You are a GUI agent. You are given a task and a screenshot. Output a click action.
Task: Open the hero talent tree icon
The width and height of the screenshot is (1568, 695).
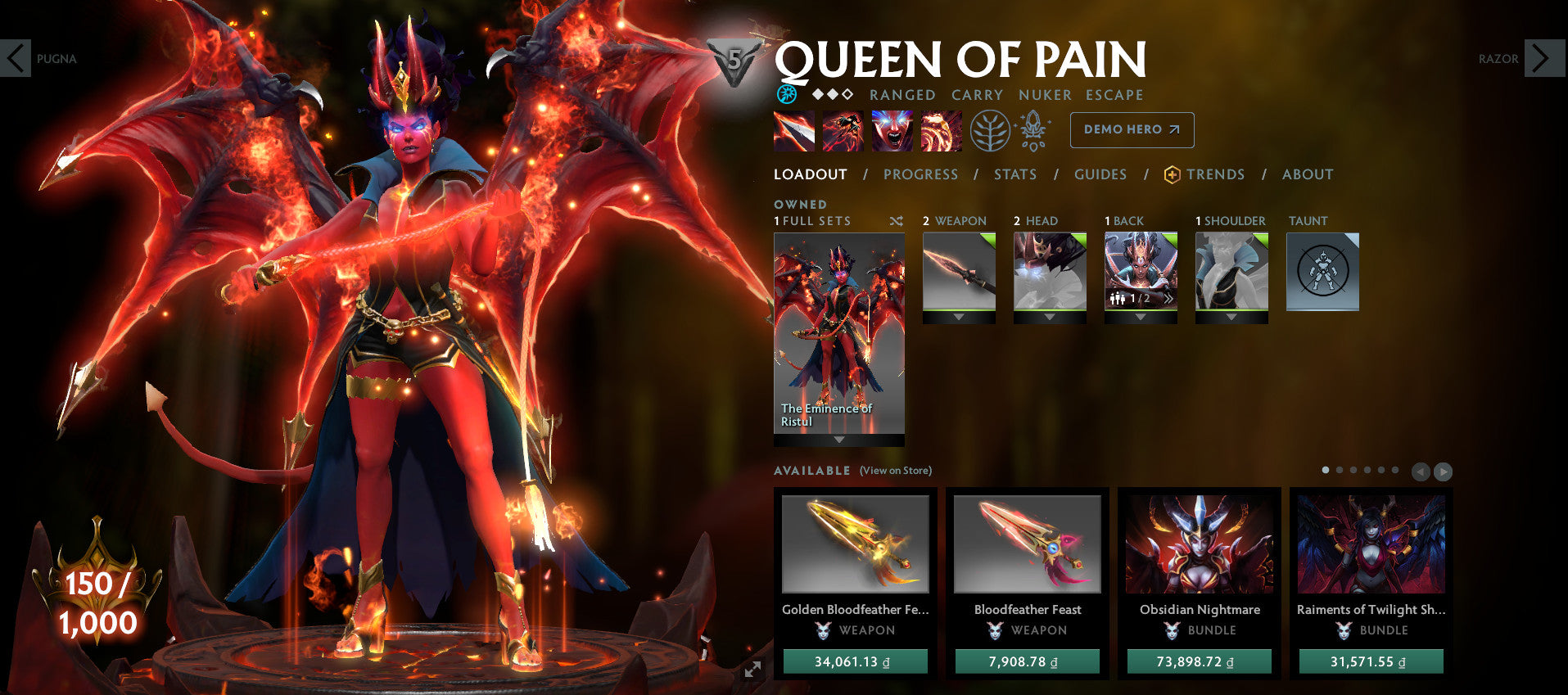(991, 129)
